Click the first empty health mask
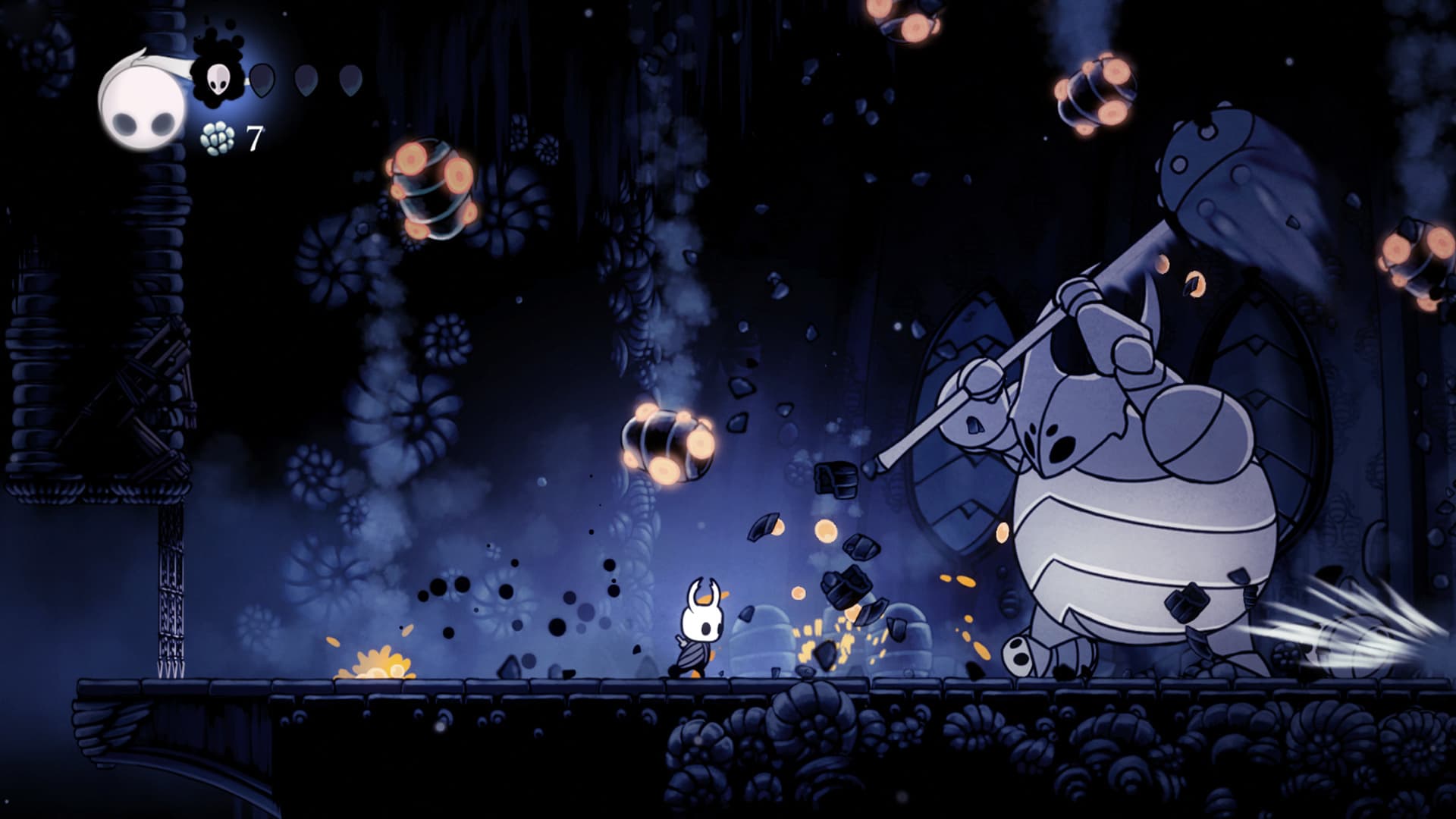The image size is (1456, 819). coord(262,80)
